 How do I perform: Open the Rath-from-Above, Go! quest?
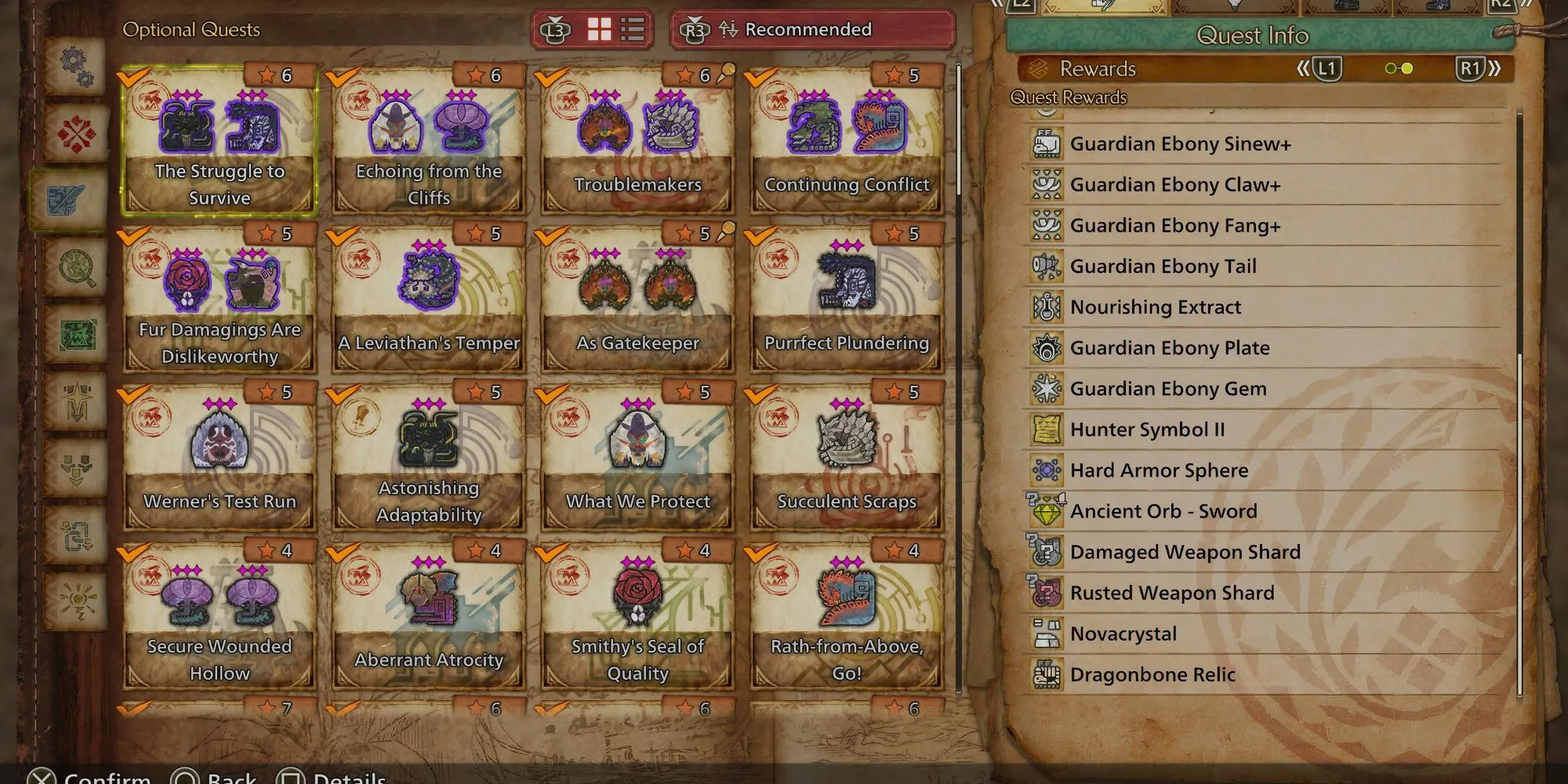847,616
